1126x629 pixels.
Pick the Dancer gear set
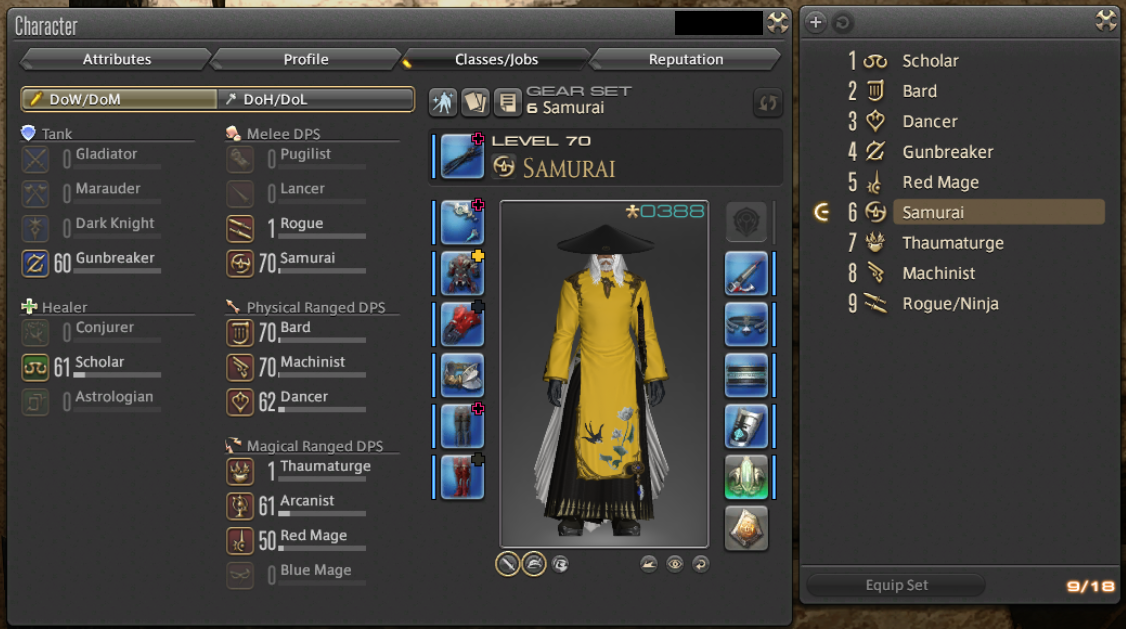point(930,122)
